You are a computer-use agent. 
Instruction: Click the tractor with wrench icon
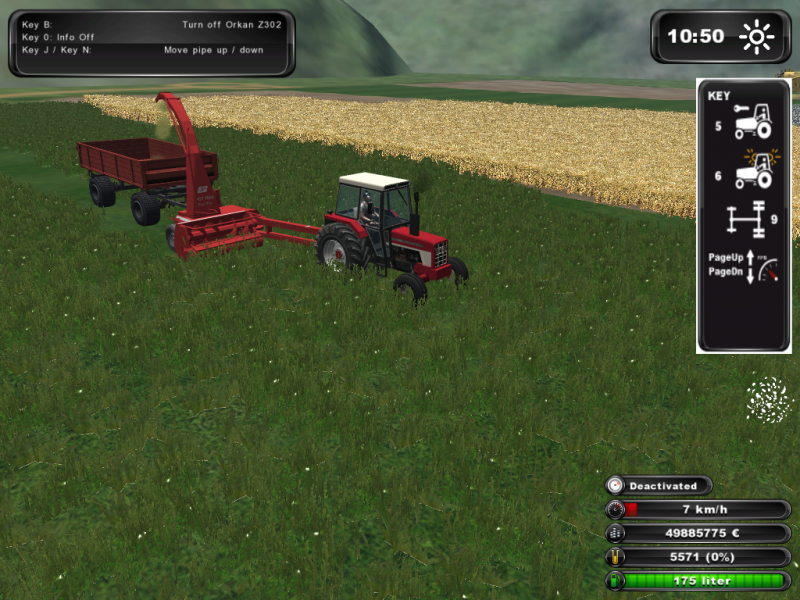coord(752,122)
